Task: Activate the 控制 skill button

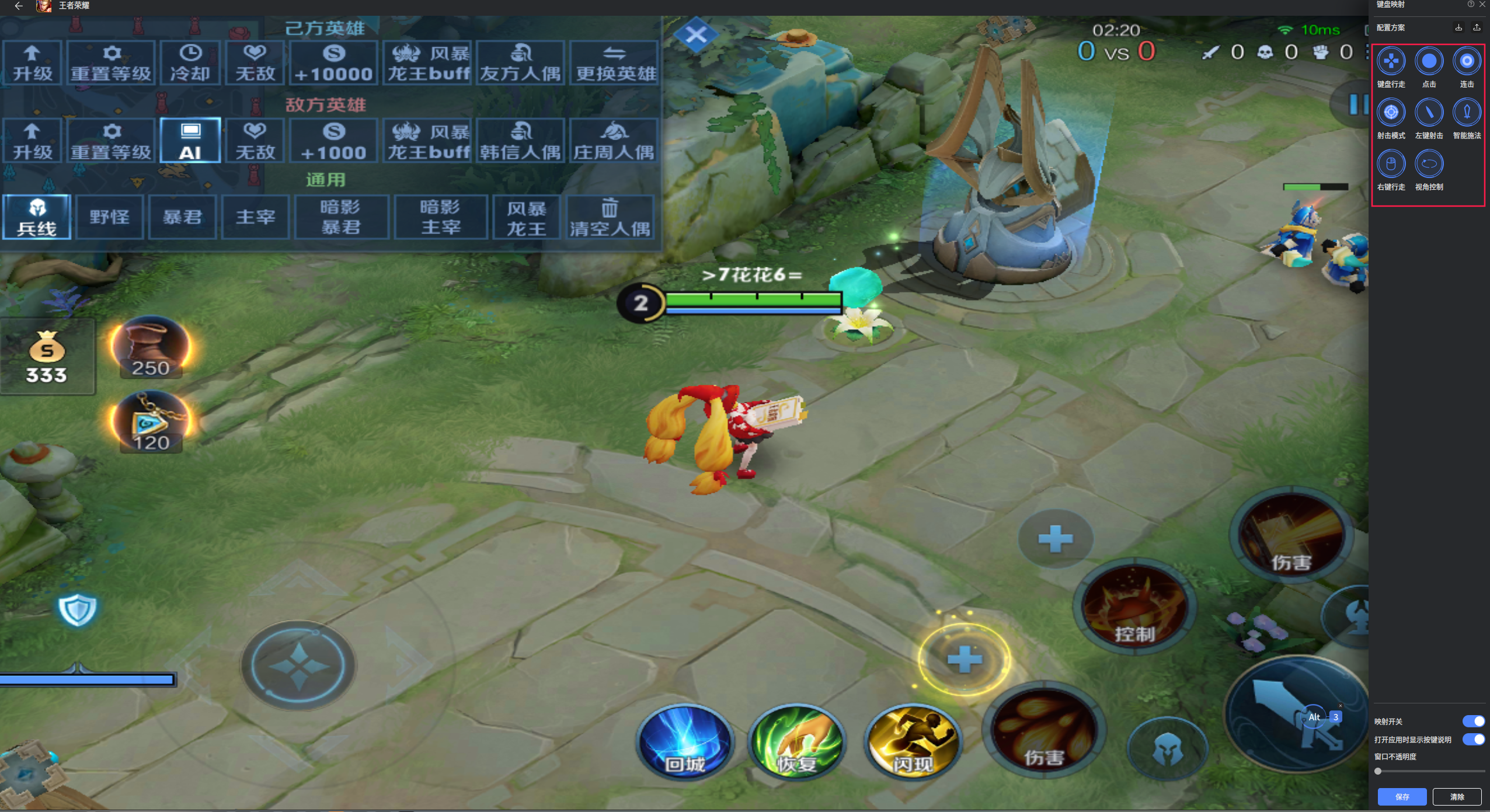Action: (1134, 608)
